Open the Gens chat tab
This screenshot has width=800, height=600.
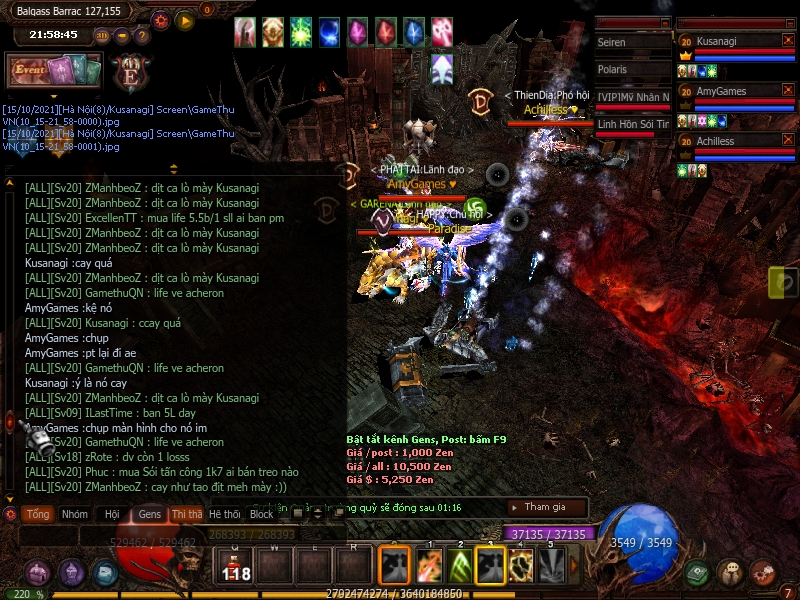[x=150, y=514]
